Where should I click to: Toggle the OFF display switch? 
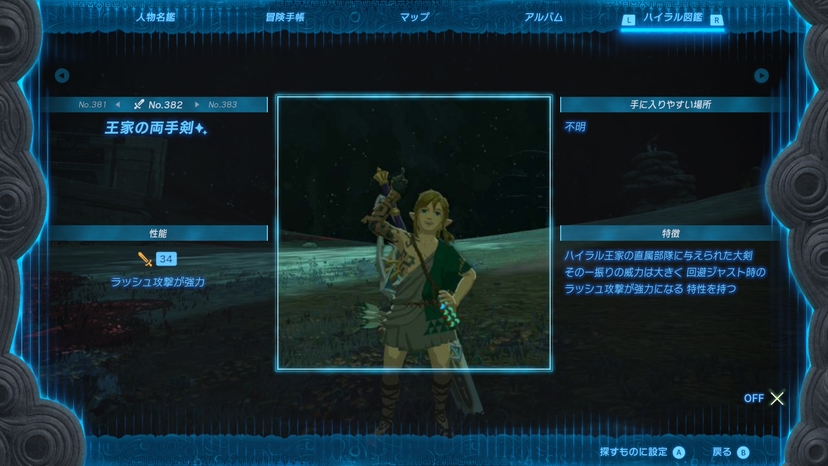tap(765, 398)
